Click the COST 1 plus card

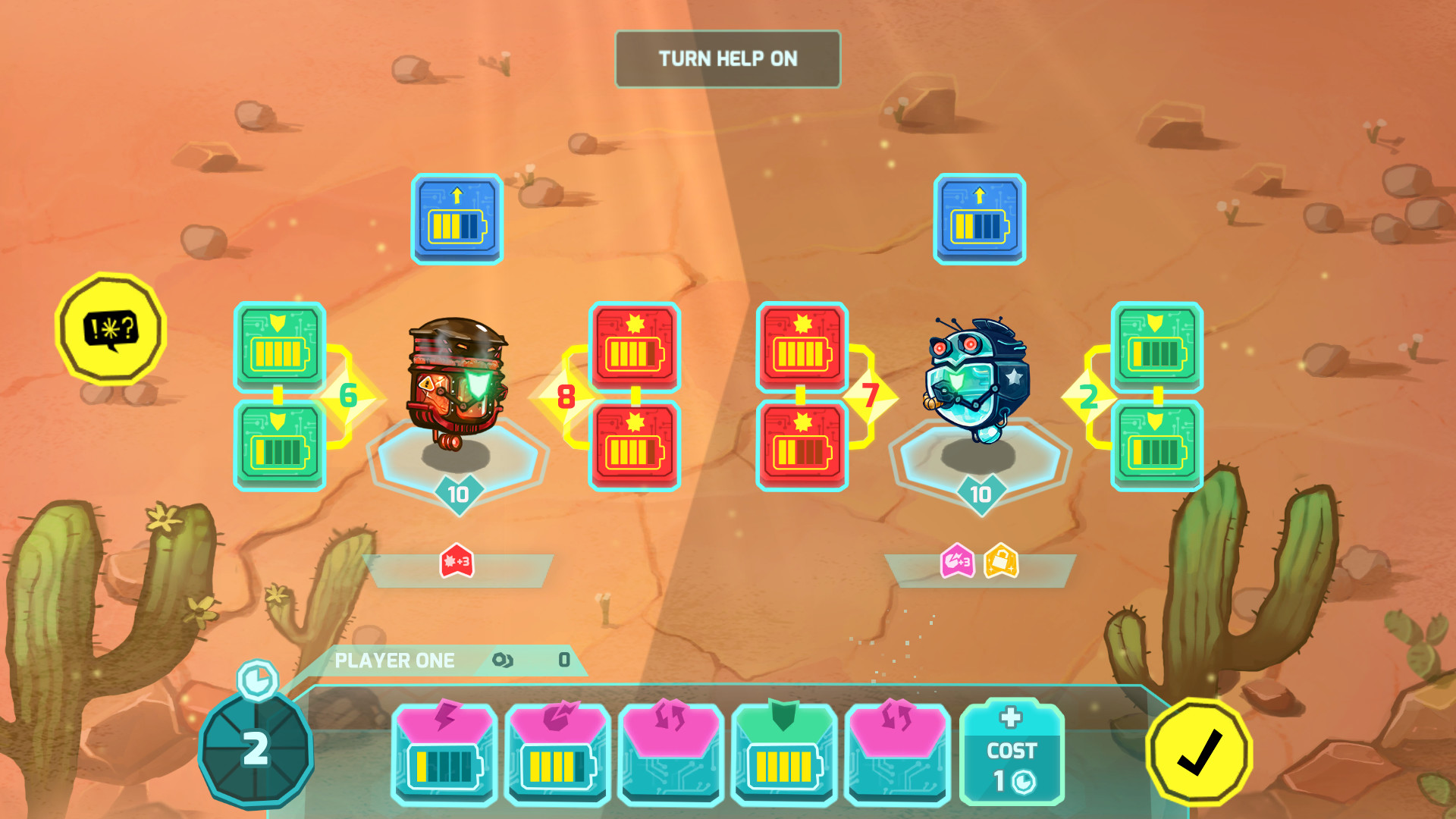(x=1010, y=751)
